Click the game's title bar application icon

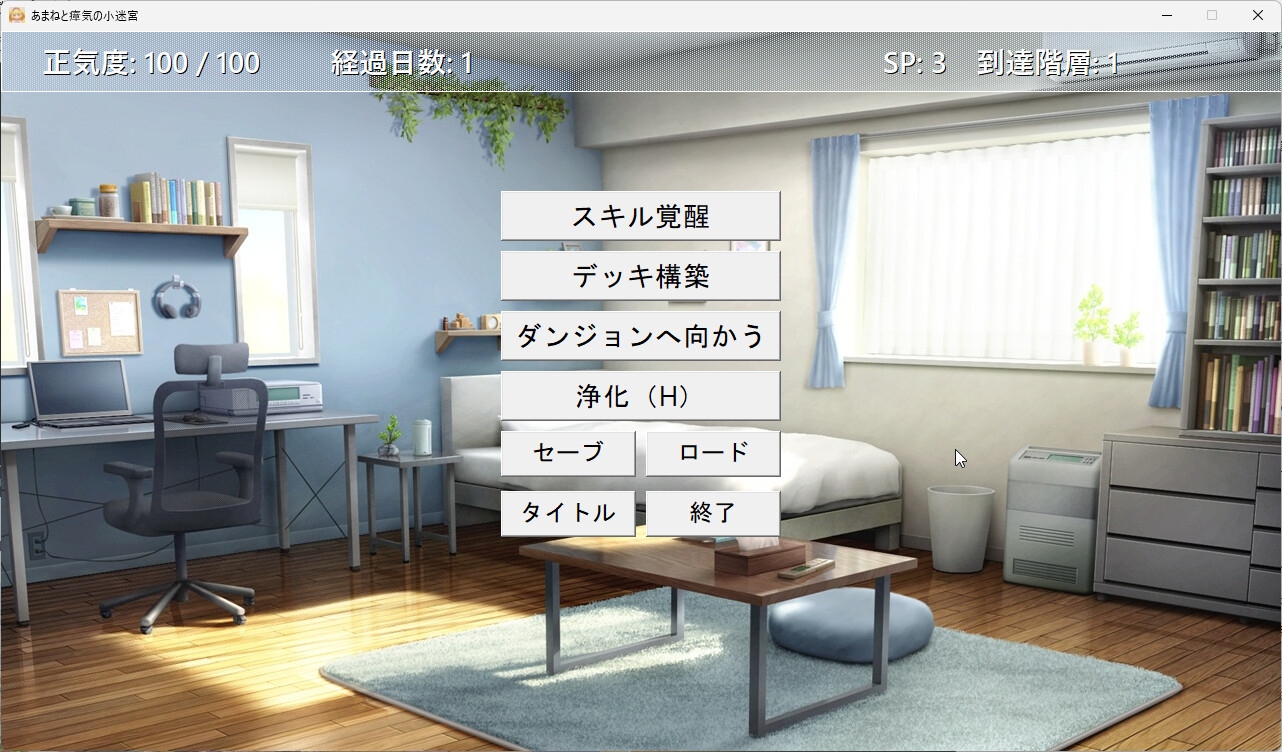coord(14,15)
